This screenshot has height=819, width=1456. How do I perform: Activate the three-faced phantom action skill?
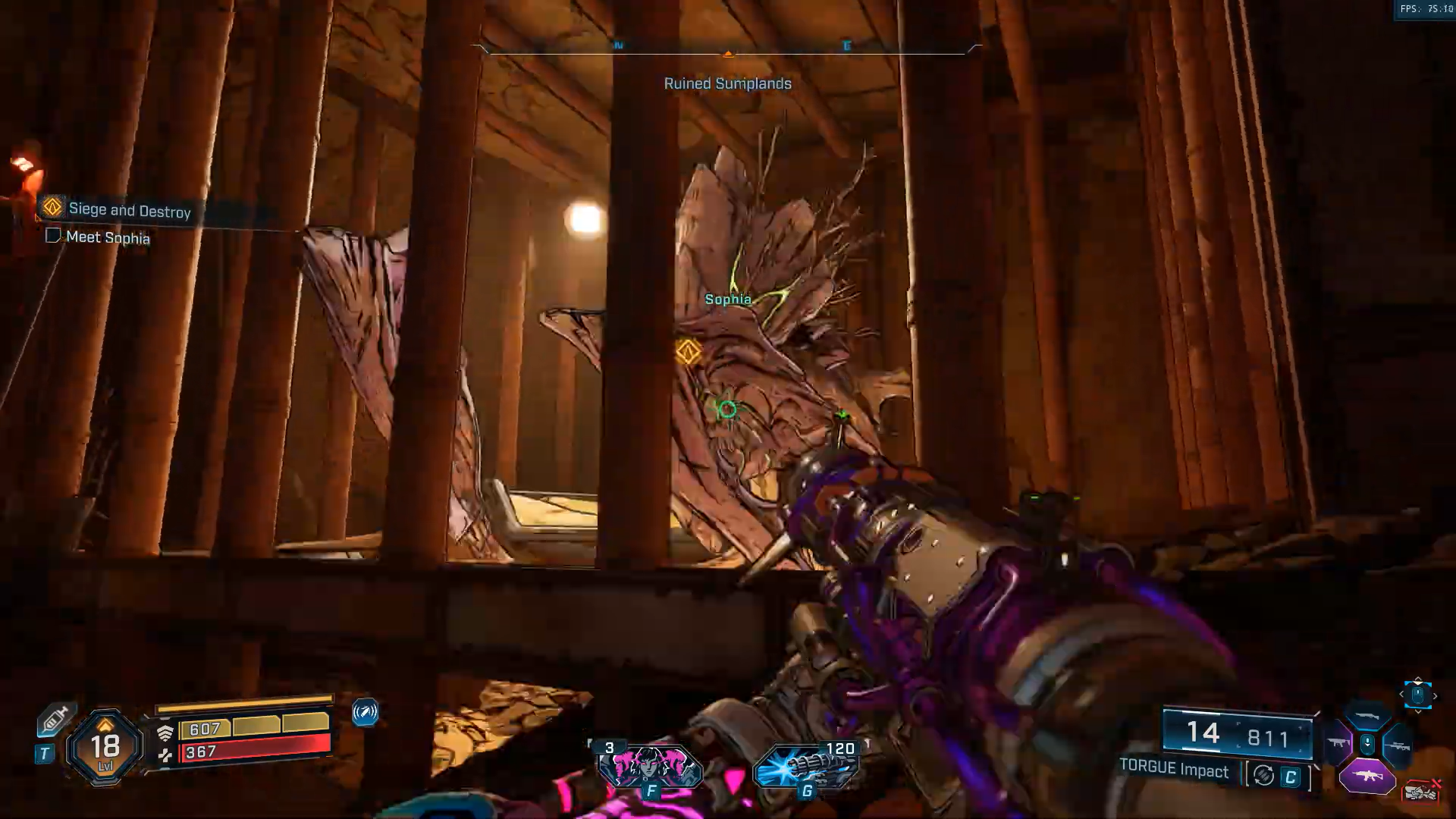pos(650,767)
